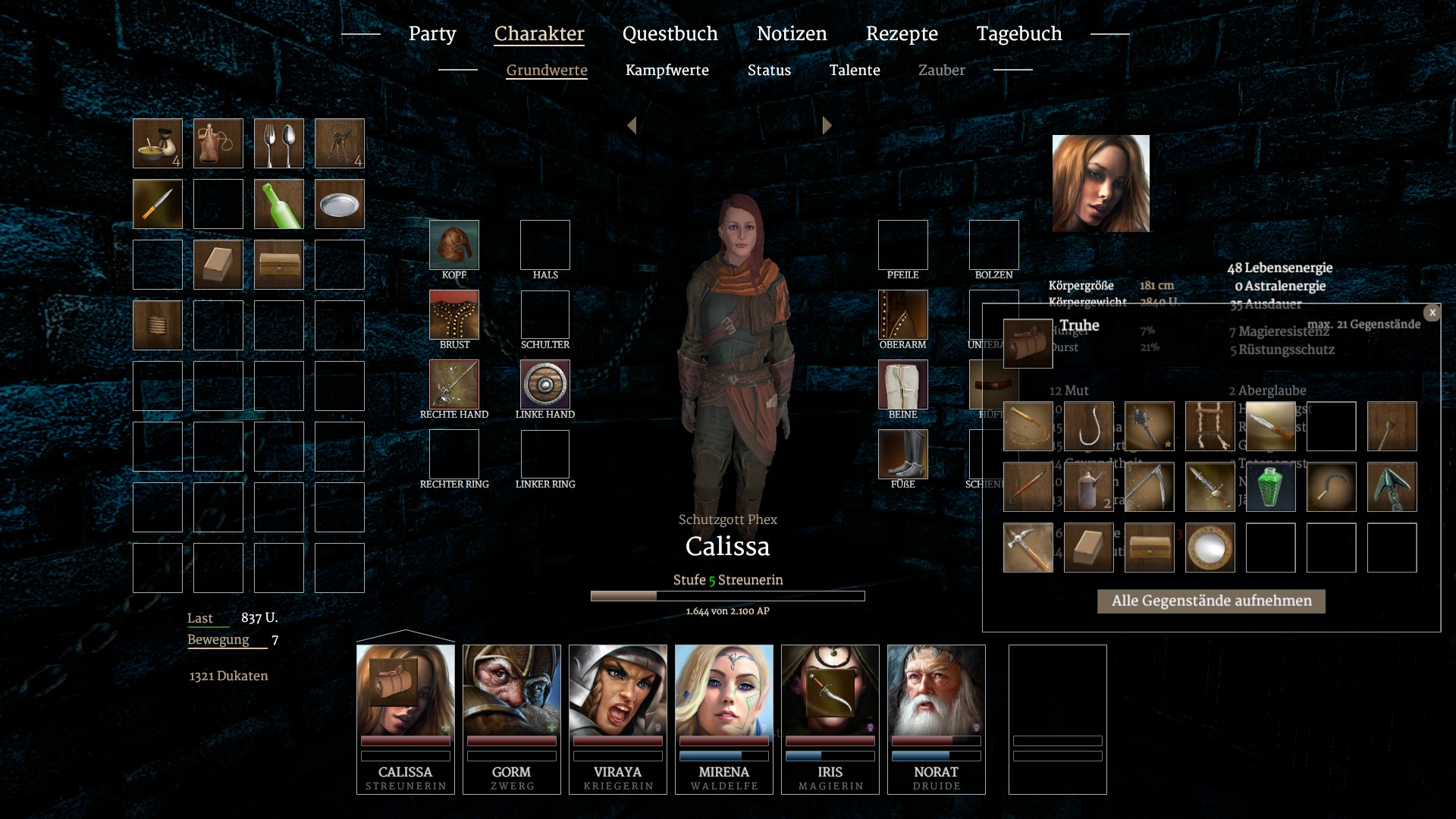Viewport: 1456px width, 819px height.
Task: Pick the green potion in the chest
Action: (1271, 487)
